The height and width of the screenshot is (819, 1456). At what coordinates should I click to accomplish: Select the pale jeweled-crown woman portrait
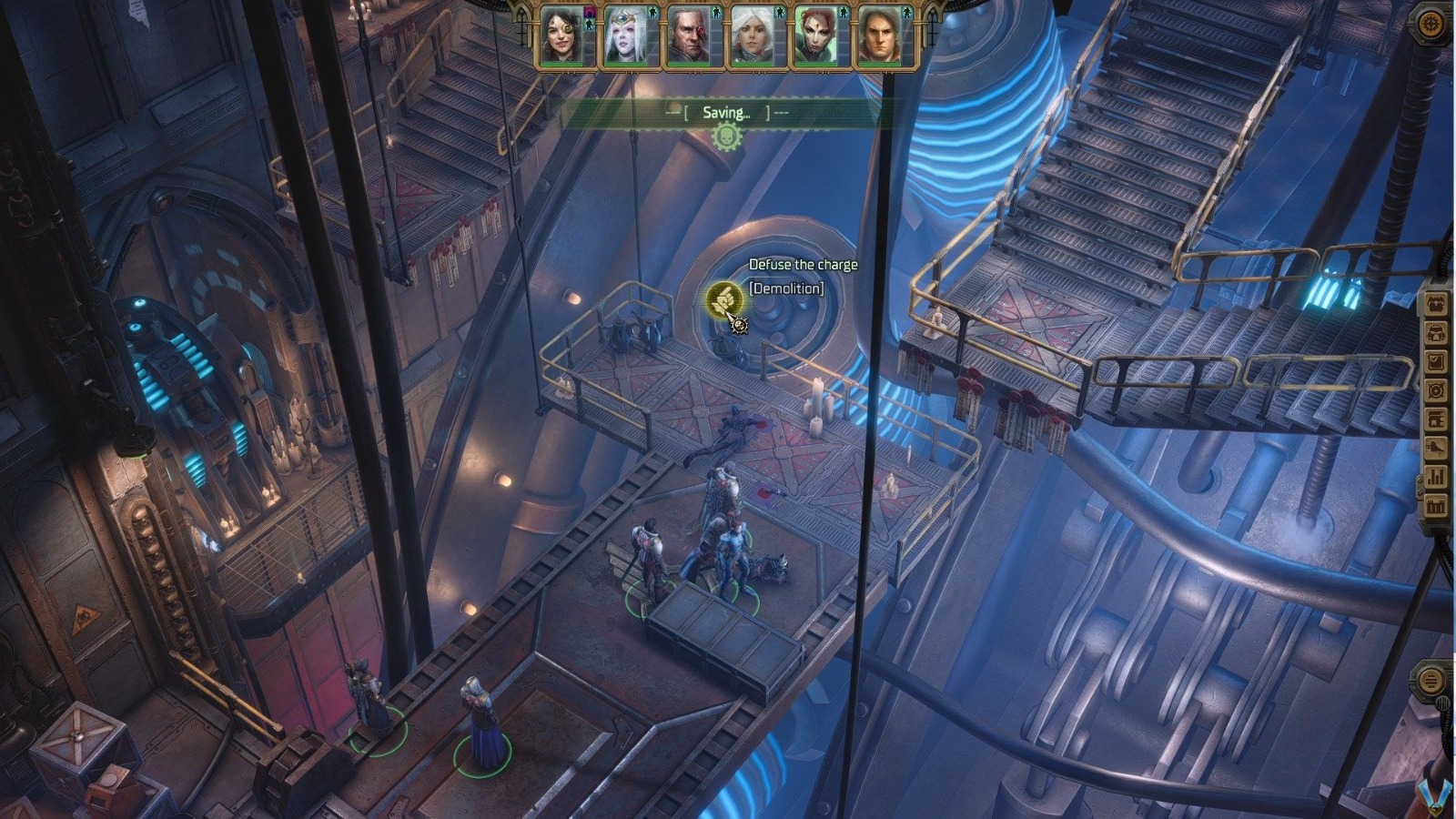pos(629,38)
